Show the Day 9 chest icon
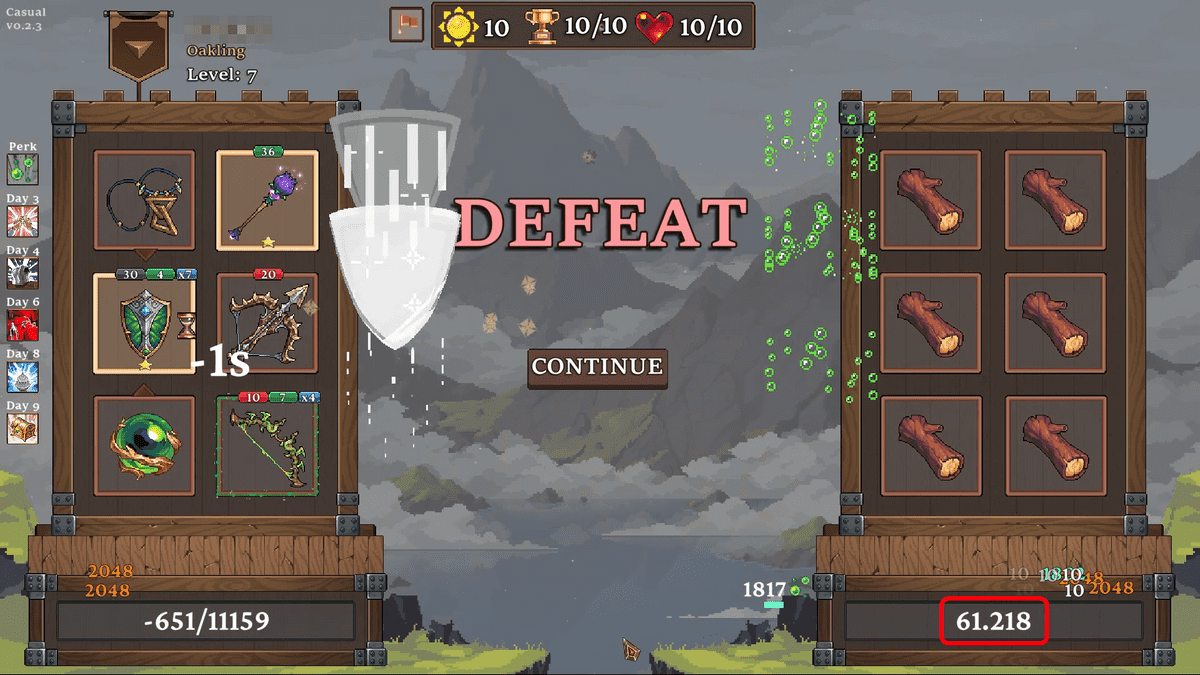This screenshot has width=1200, height=675. click(22, 428)
